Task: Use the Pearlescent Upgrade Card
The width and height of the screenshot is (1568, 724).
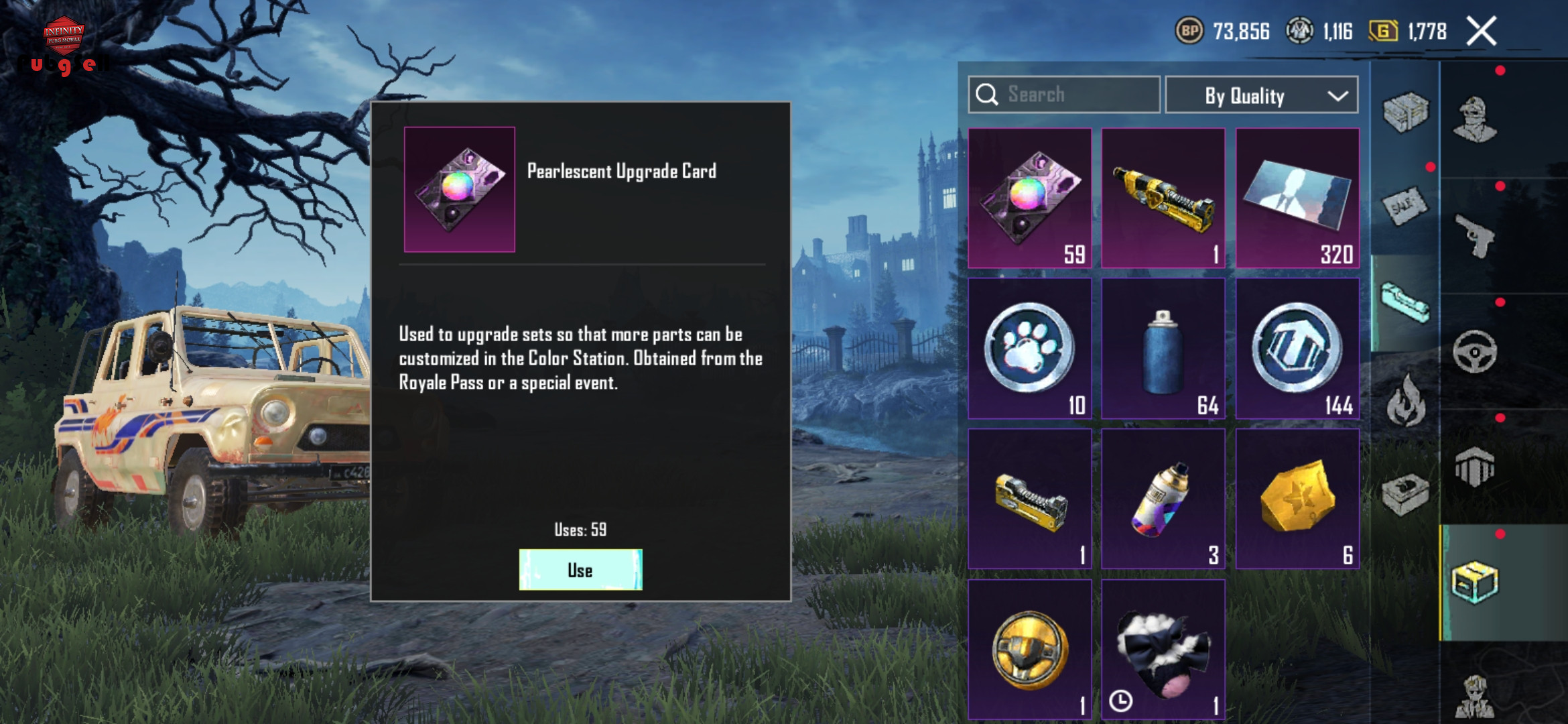Action: point(580,570)
